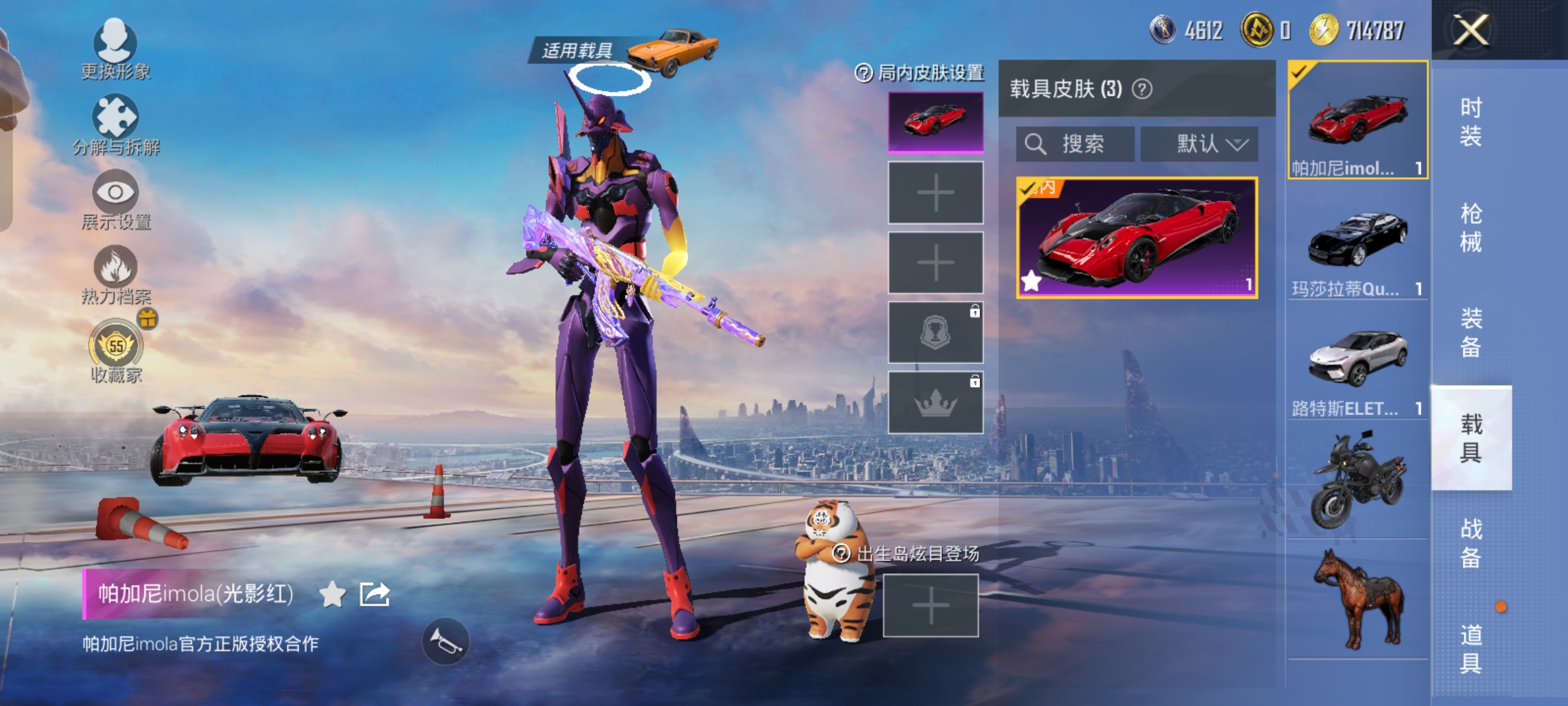Screen dimensions: 1568x706
Task: Switch to the 枪械 firearms tab
Action: pyautogui.click(x=1471, y=227)
